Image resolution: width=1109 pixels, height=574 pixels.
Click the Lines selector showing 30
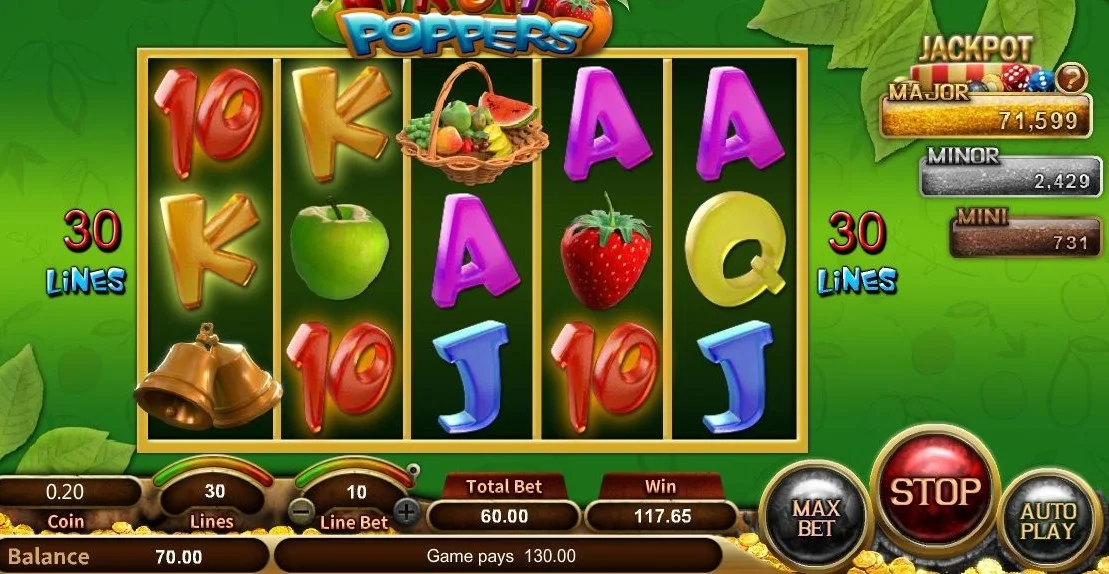(x=214, y=492)
